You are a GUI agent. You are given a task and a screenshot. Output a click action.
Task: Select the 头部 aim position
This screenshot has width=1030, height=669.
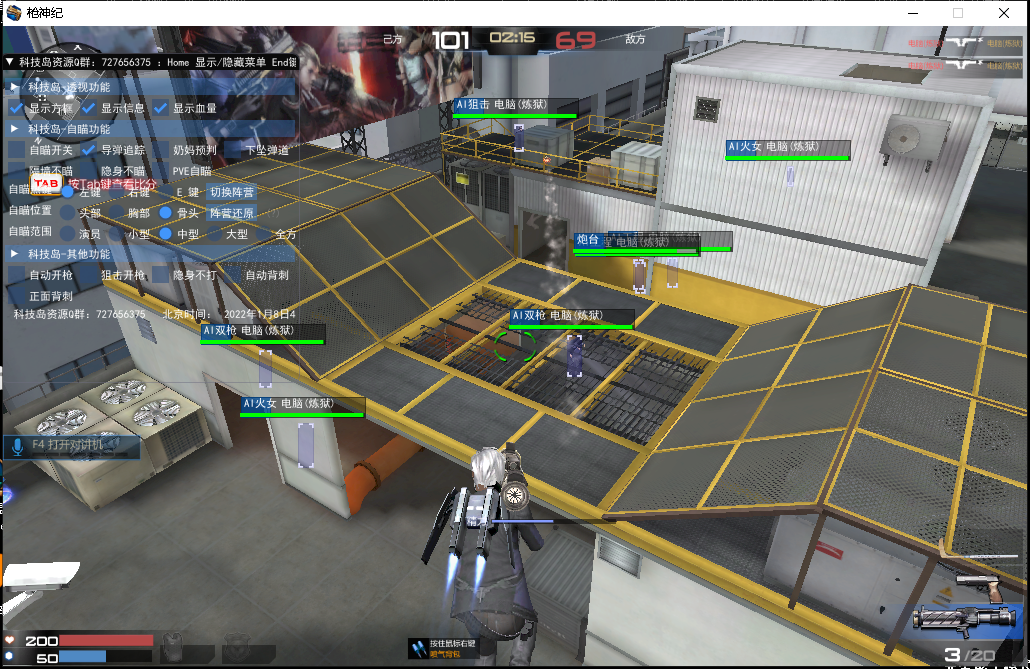(x=67, y=213)
